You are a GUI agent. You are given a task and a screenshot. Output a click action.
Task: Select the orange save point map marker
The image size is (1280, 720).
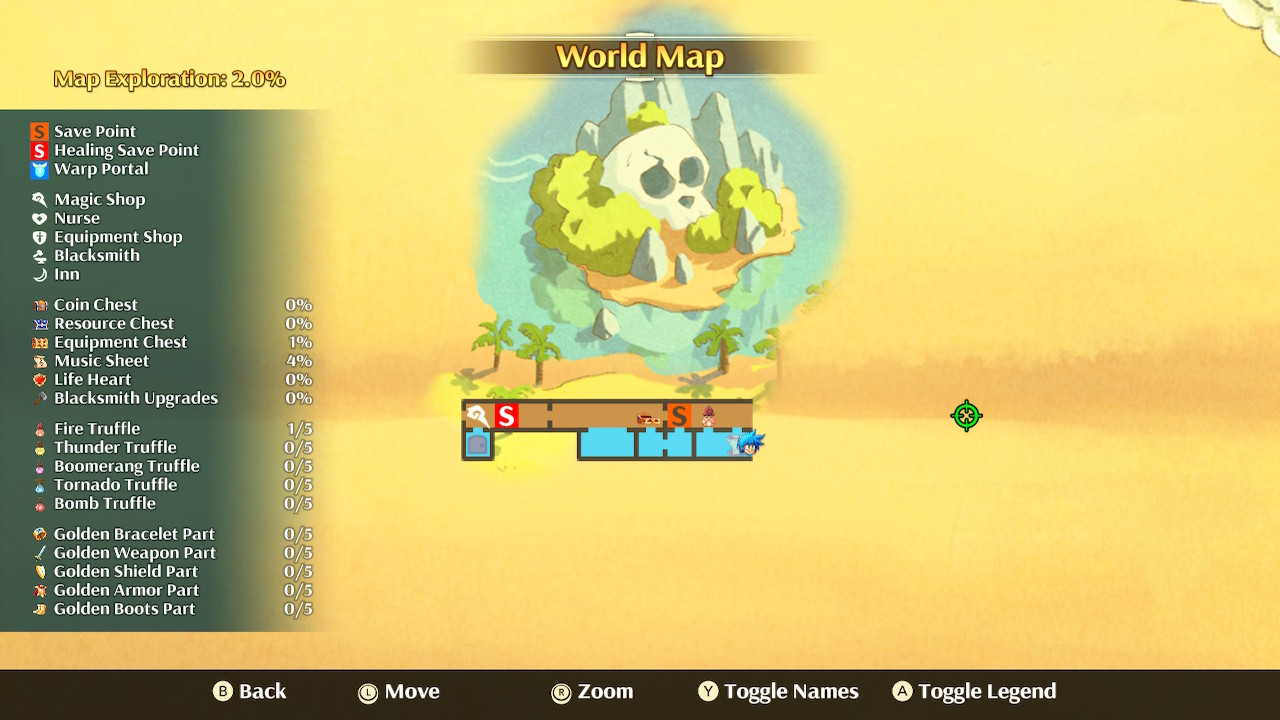[679, 416]
